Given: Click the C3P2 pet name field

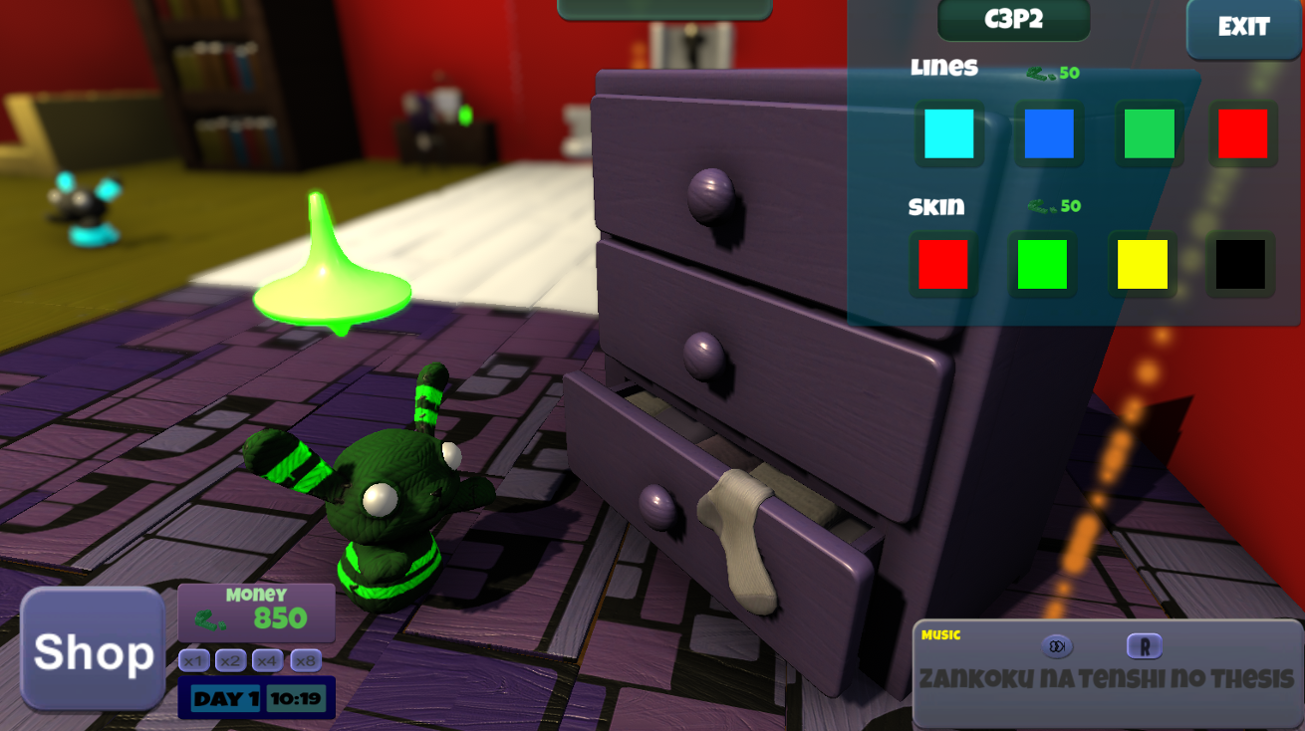Looking at the screenshot, I should click(x=1013, y=20).
